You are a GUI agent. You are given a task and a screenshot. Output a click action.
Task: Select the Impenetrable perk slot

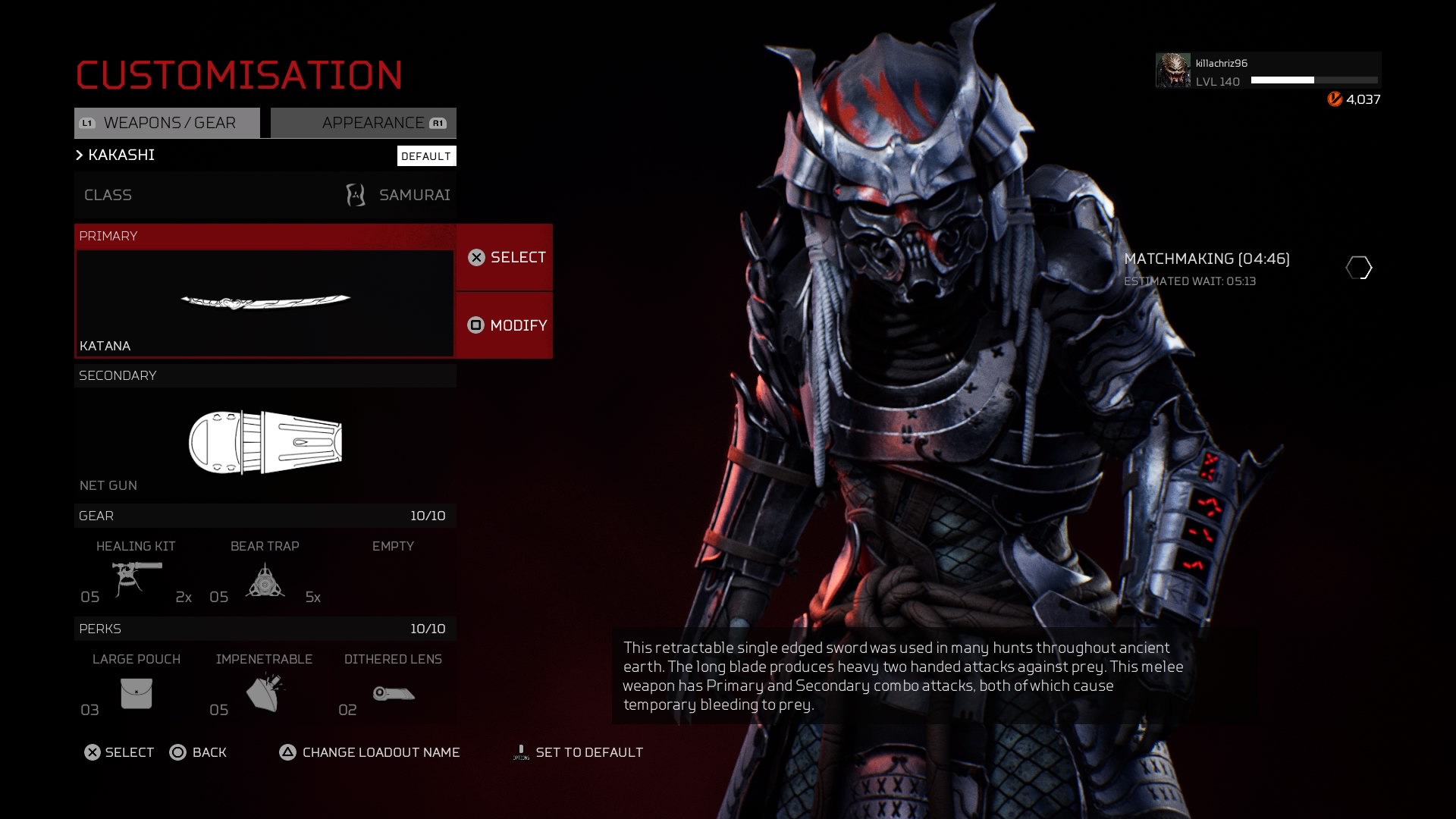tap(265, 686)
